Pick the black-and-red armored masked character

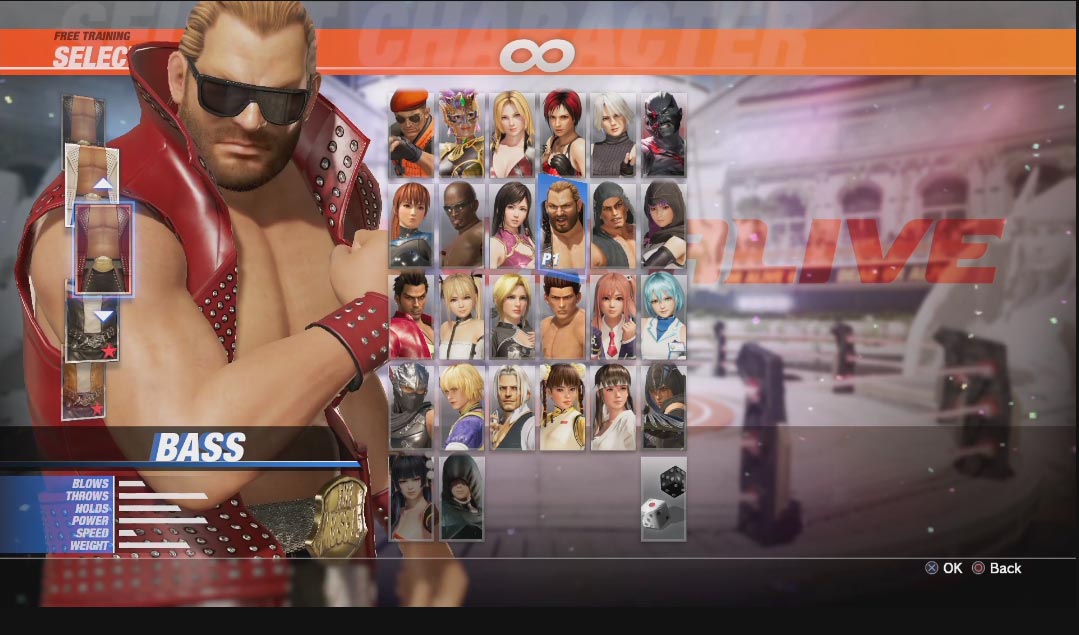pyautogui.click(x=663, y=135)
